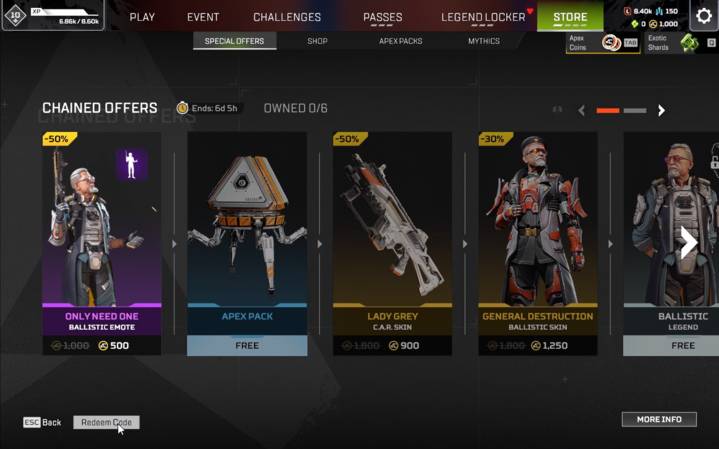Open settings with the gear icon

[x=702, y=17]
